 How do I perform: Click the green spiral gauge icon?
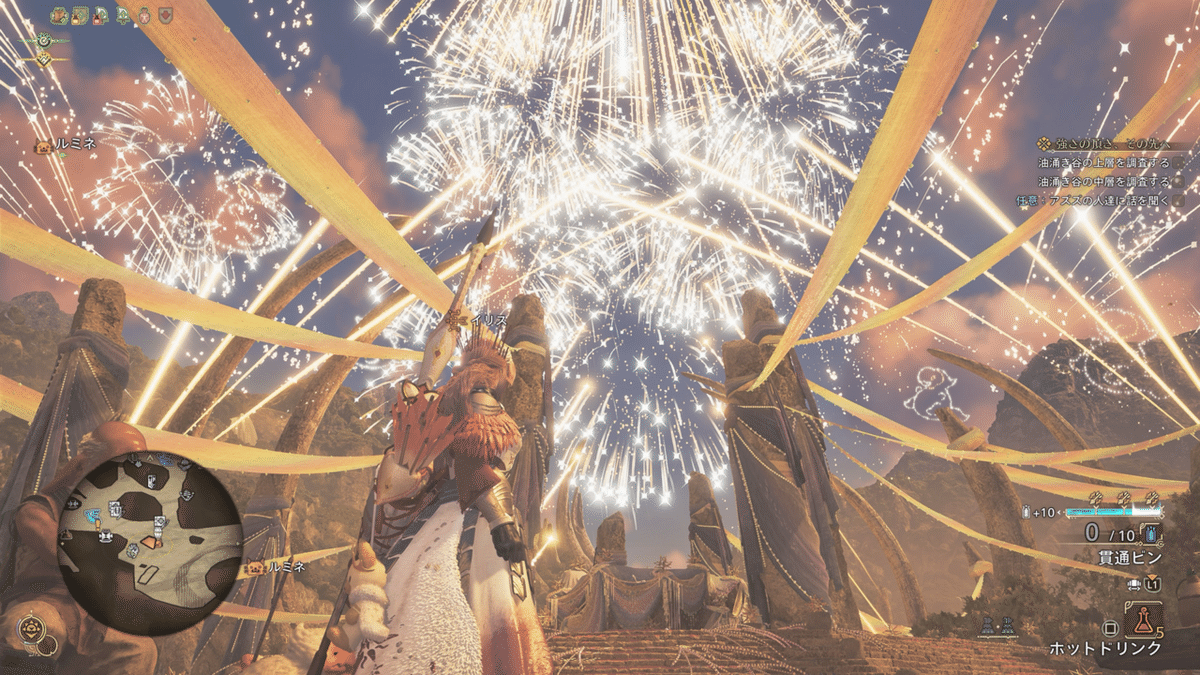coord(42,40)
